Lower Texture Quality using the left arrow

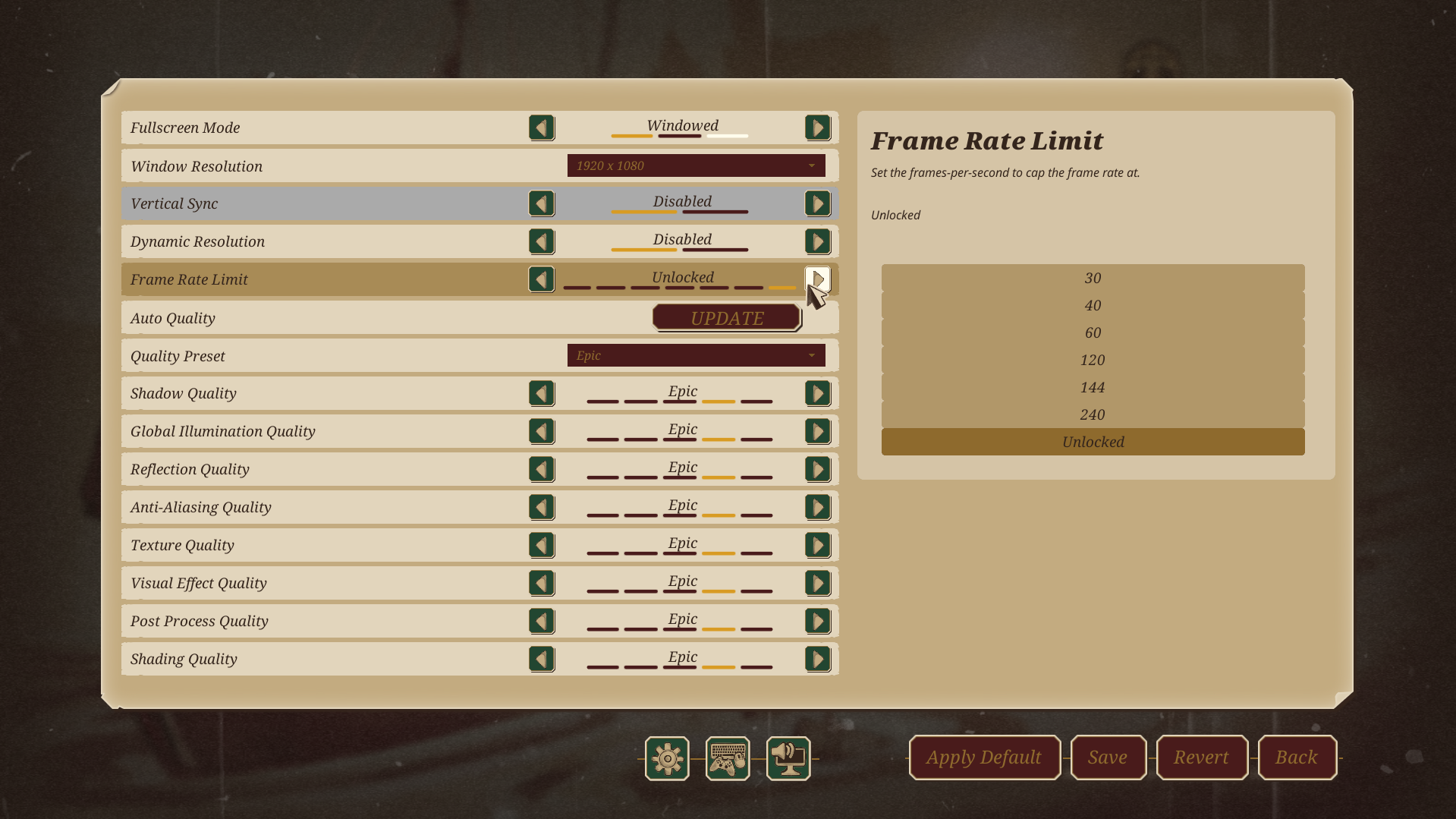coord(542,544)
